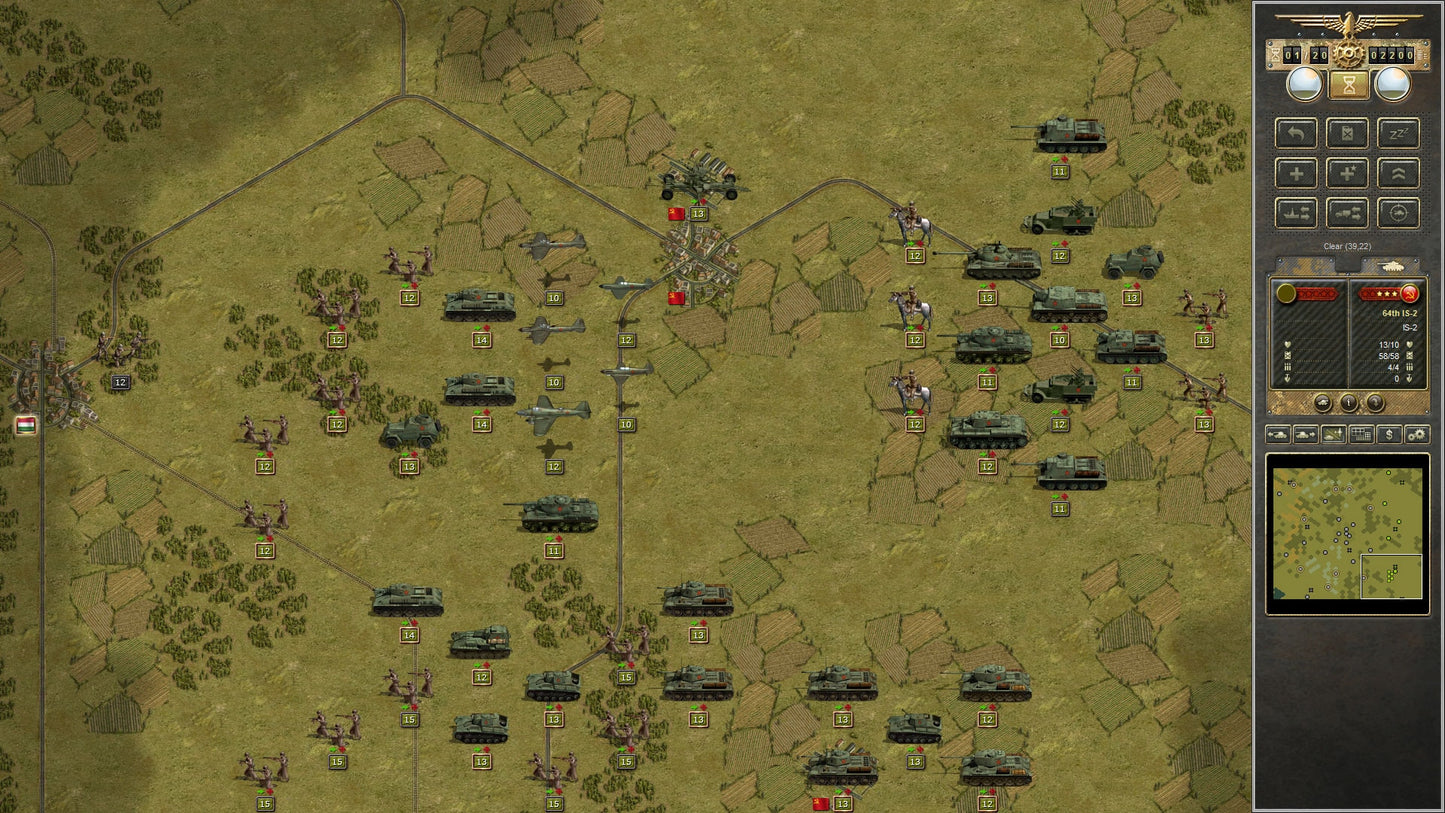
Task: Put the unit to sleep with Zz button
Action: [x=1399, y=133]
